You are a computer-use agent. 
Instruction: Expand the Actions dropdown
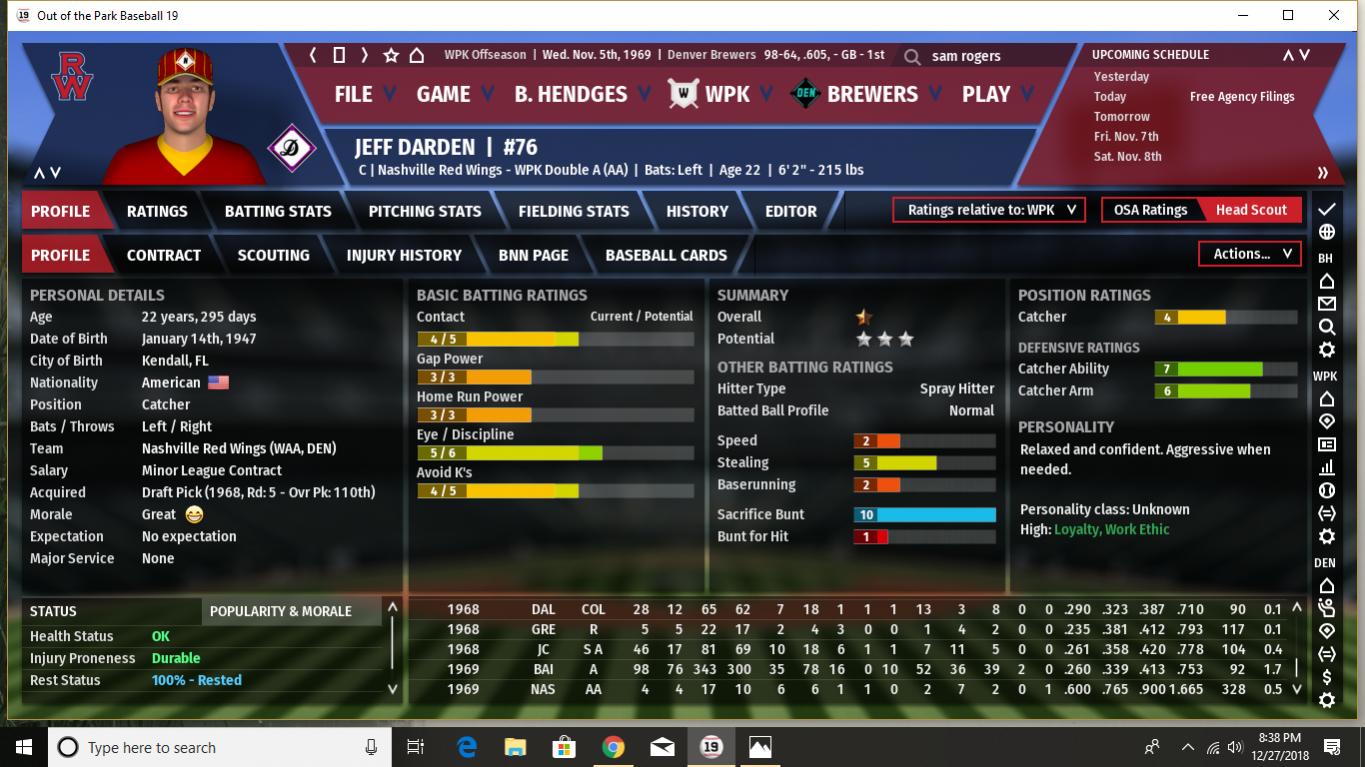(1250, 254)
